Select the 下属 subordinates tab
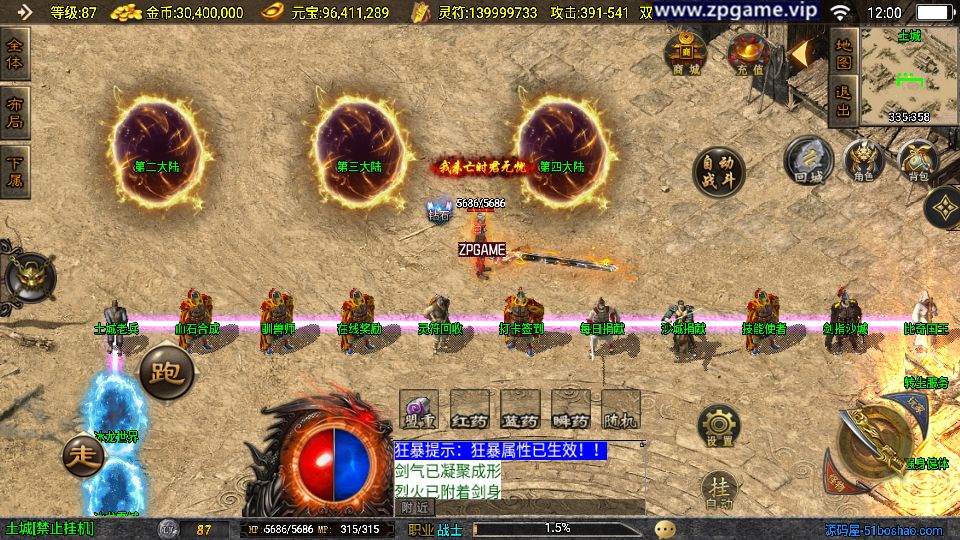 pyautogui.click(x=15, y=171)
